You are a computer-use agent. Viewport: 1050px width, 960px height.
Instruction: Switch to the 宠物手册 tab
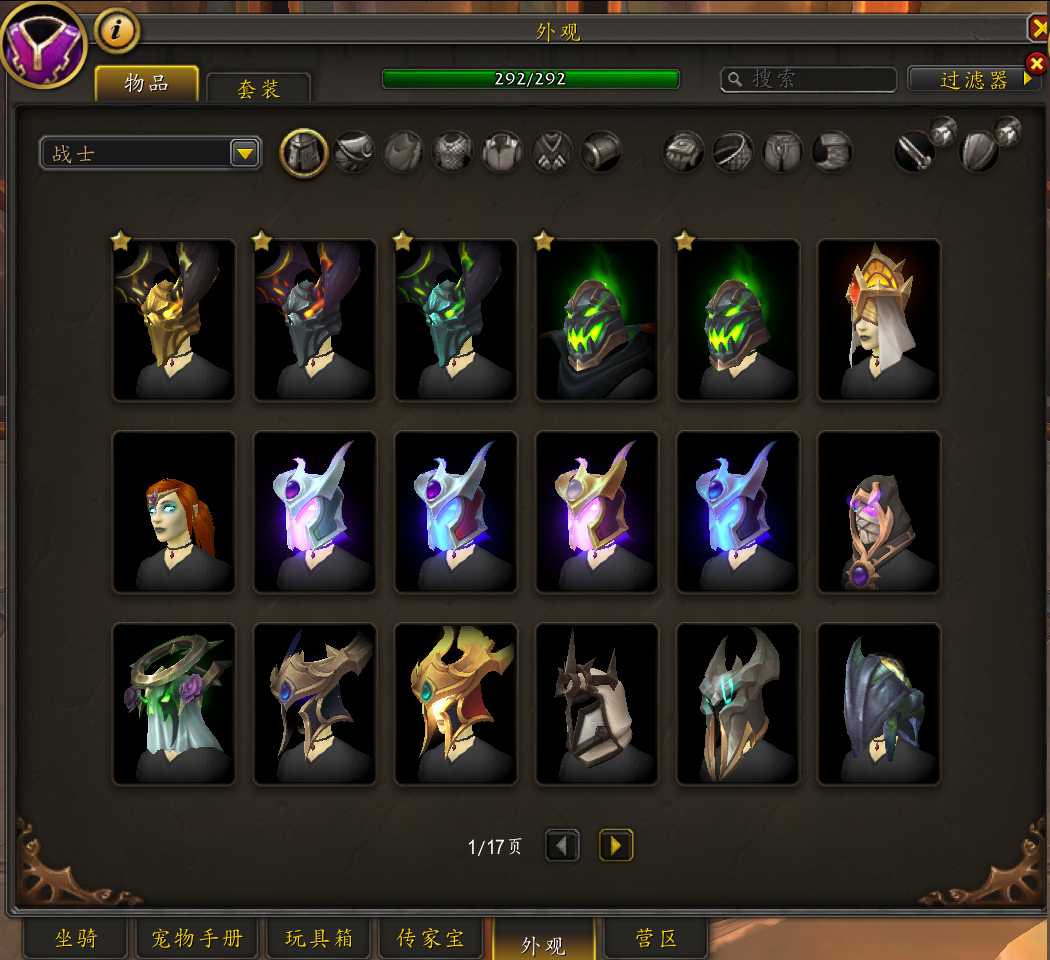(x=197, y=938)
